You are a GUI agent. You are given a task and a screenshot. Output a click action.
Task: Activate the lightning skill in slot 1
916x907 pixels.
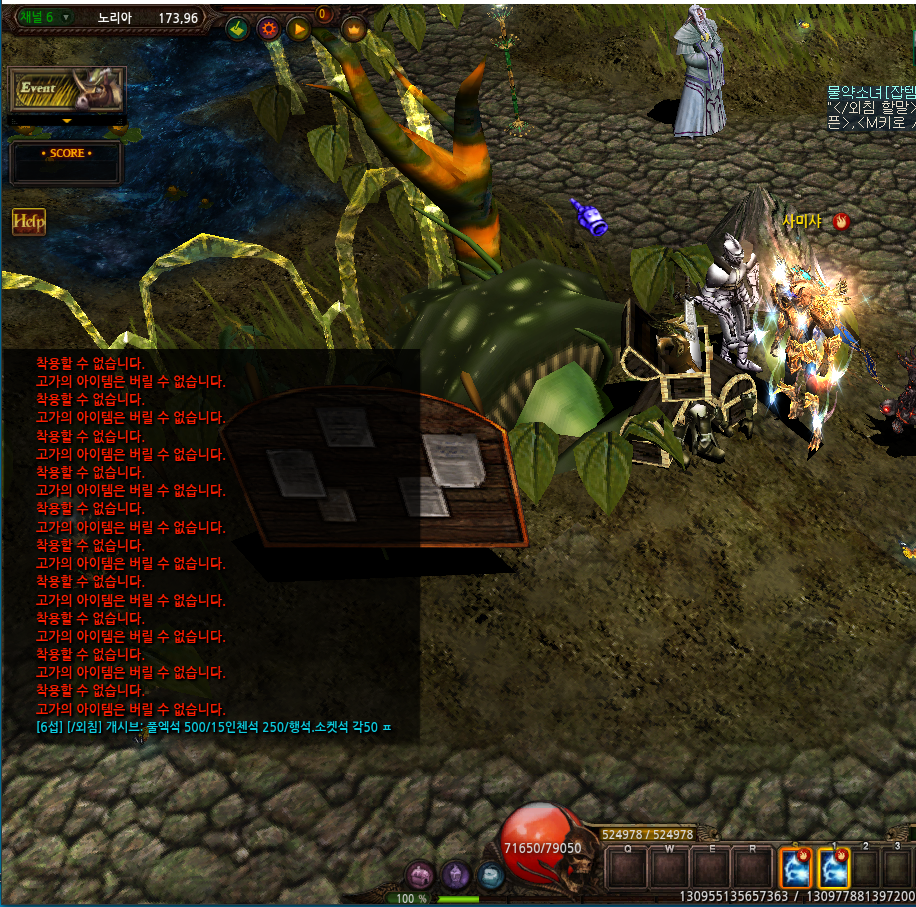click(x=833, y=868)
